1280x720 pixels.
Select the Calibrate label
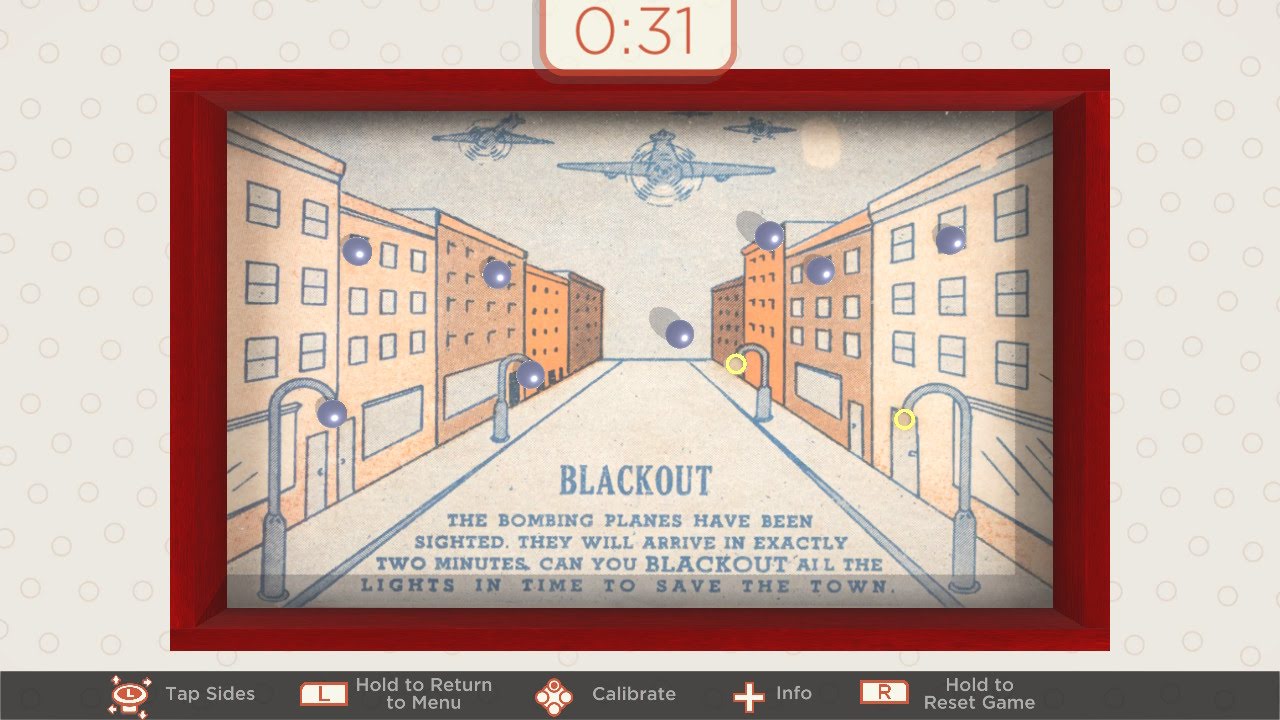point(634,692)
